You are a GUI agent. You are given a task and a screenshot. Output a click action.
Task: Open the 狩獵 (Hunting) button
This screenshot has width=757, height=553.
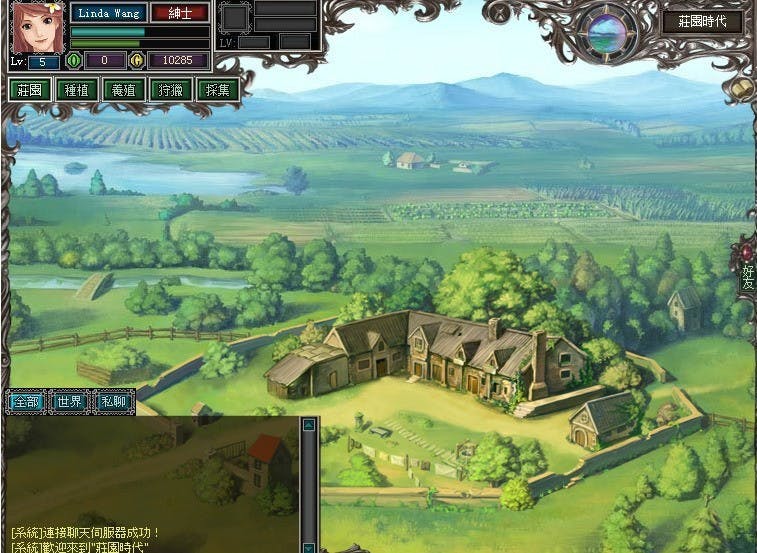click(170, 89)
